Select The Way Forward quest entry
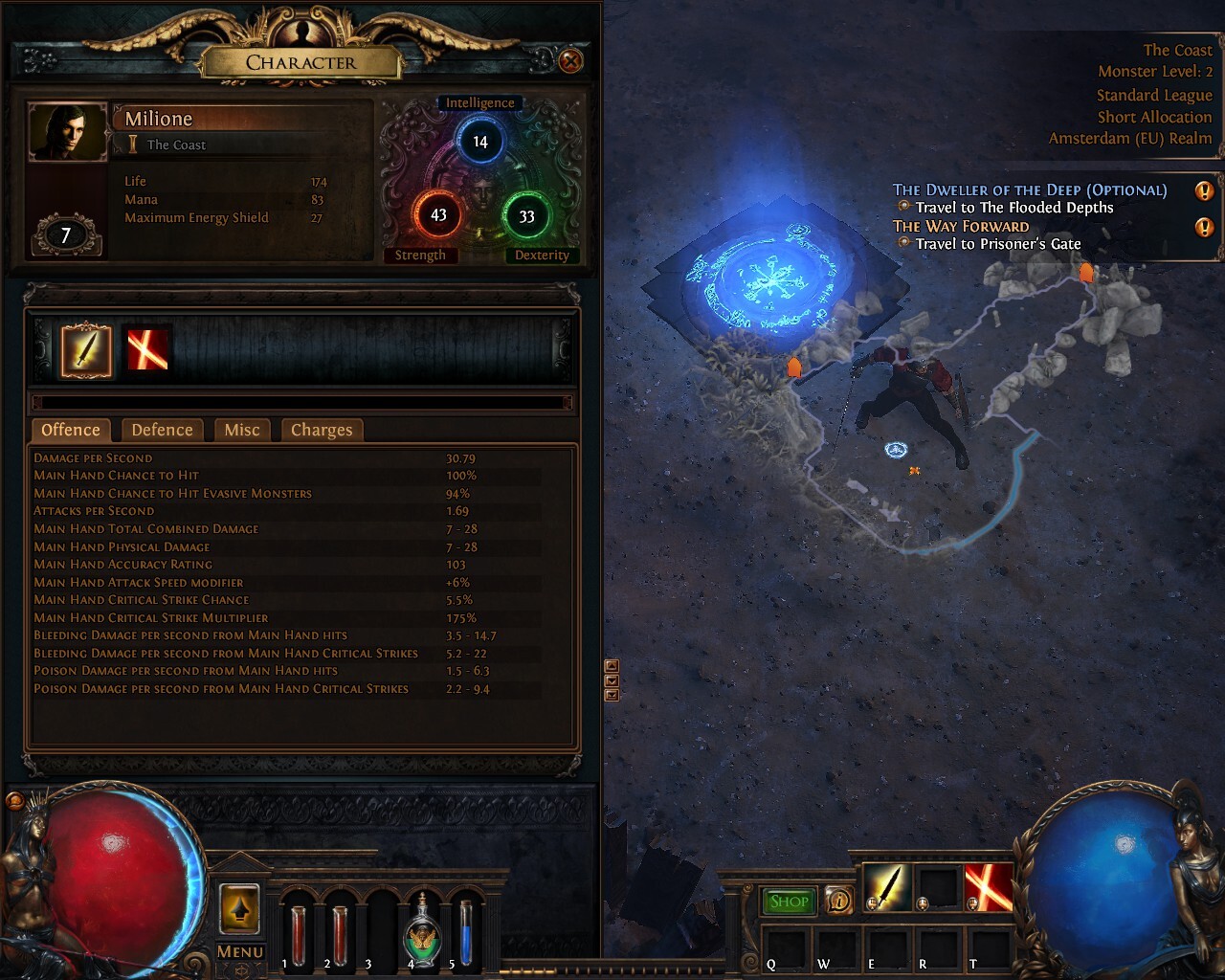The height and width of the screenshot is (980, 1225). (961, 227)
